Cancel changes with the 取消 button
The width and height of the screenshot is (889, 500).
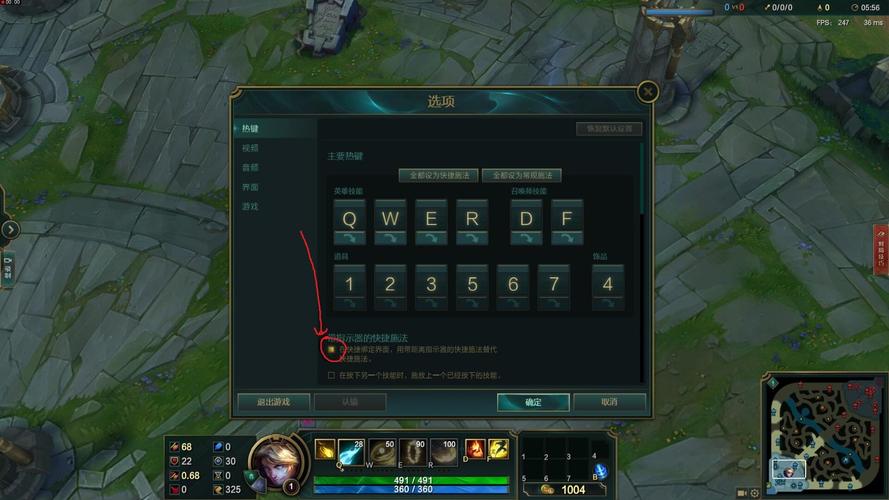[609, 402]
